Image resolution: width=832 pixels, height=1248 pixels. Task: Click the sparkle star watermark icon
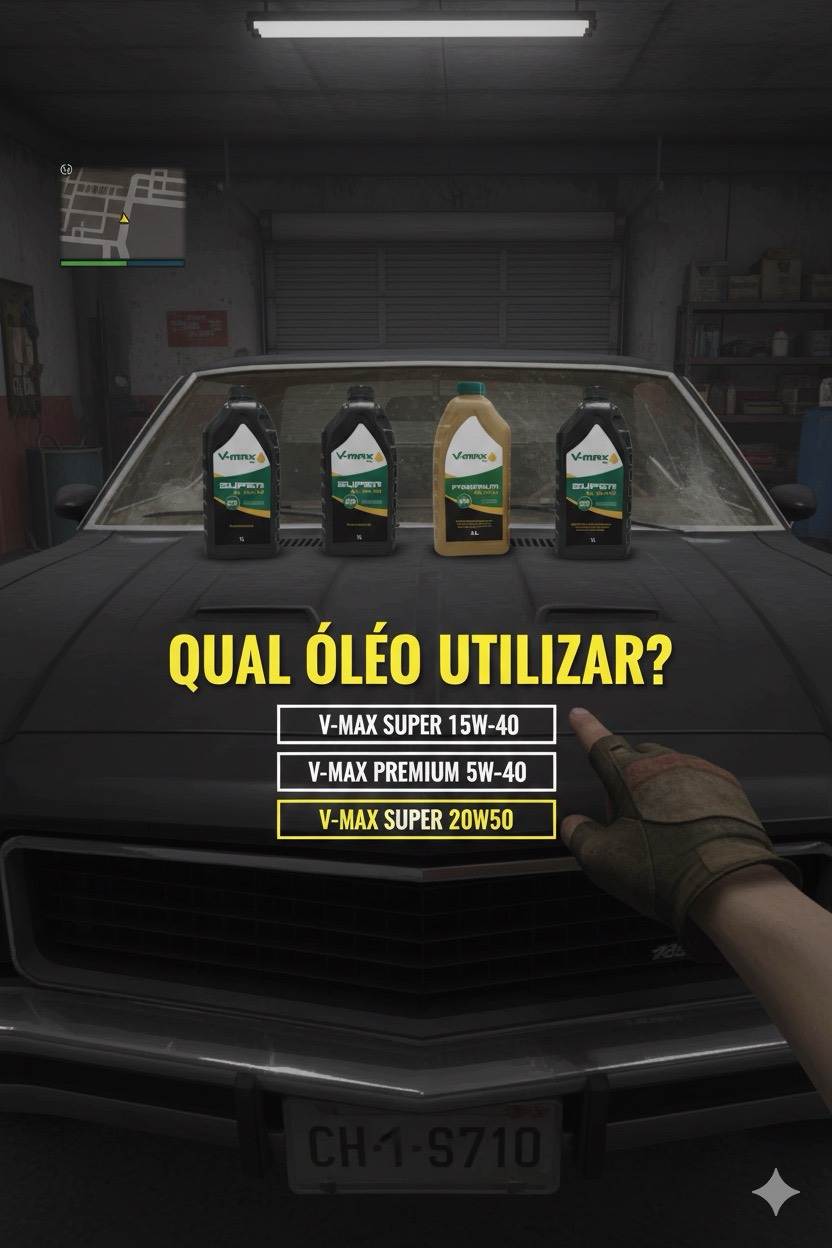[775, 1193]
